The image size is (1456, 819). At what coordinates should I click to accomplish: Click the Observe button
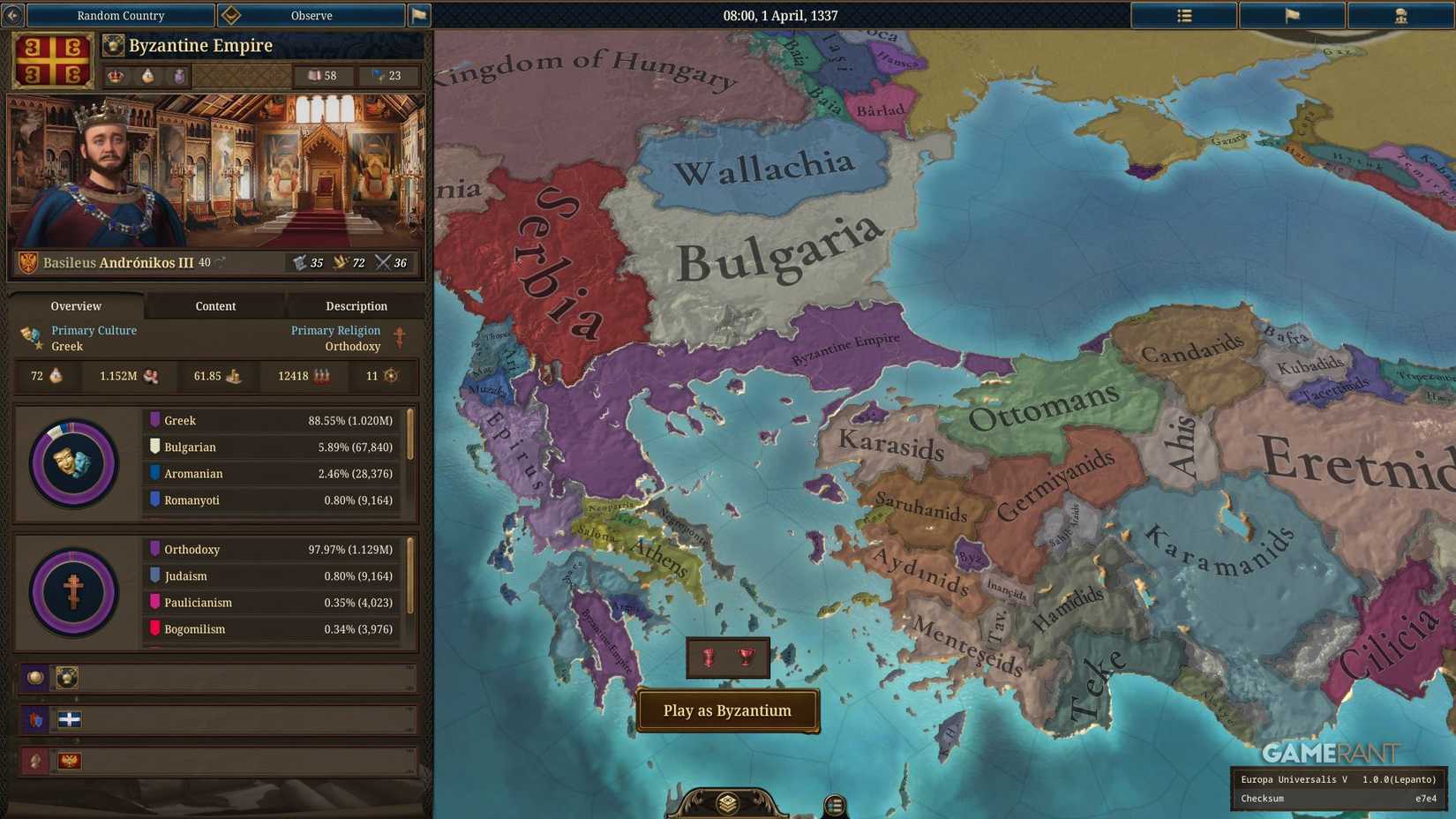[x=311, y=15]
